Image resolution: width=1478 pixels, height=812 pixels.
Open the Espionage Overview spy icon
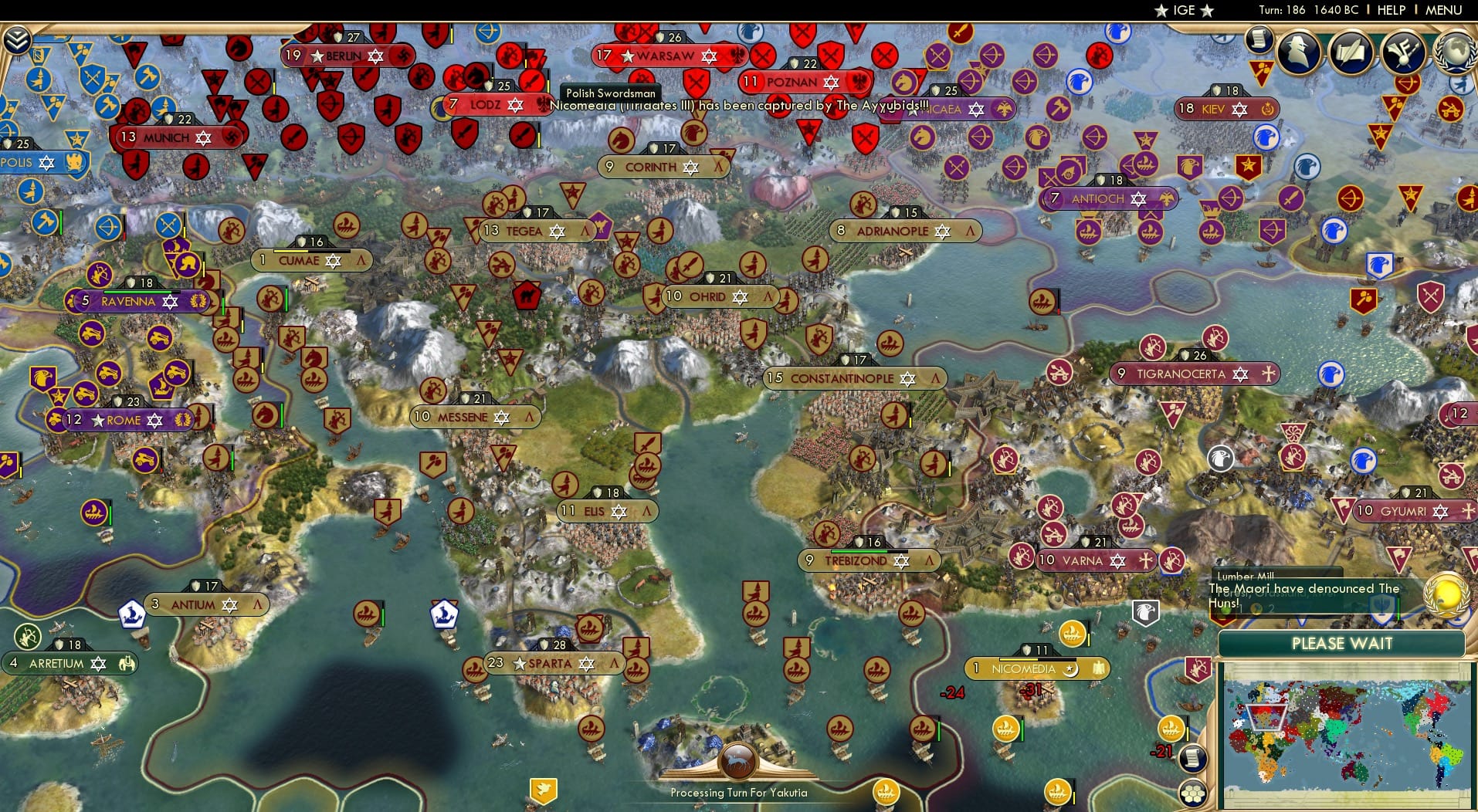(x=1297, y=52)
